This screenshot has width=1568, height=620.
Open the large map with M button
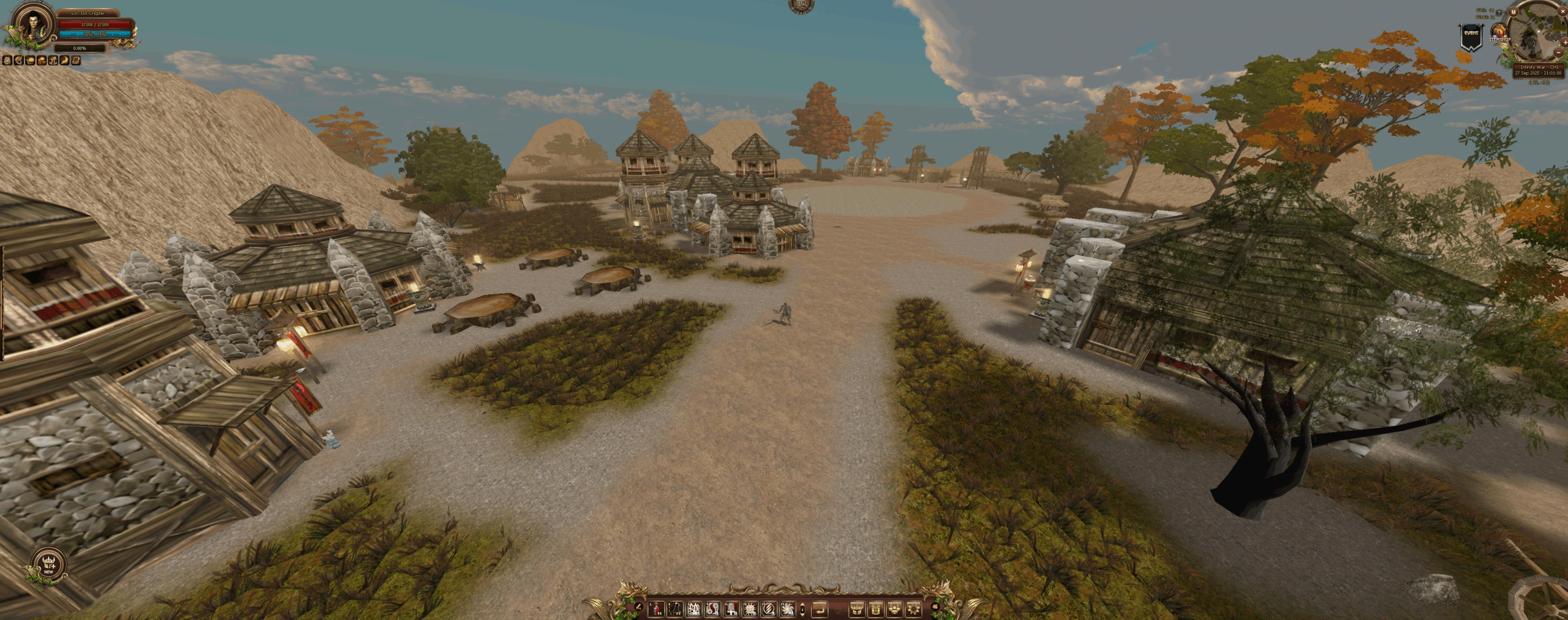(x=1513, y=12)
